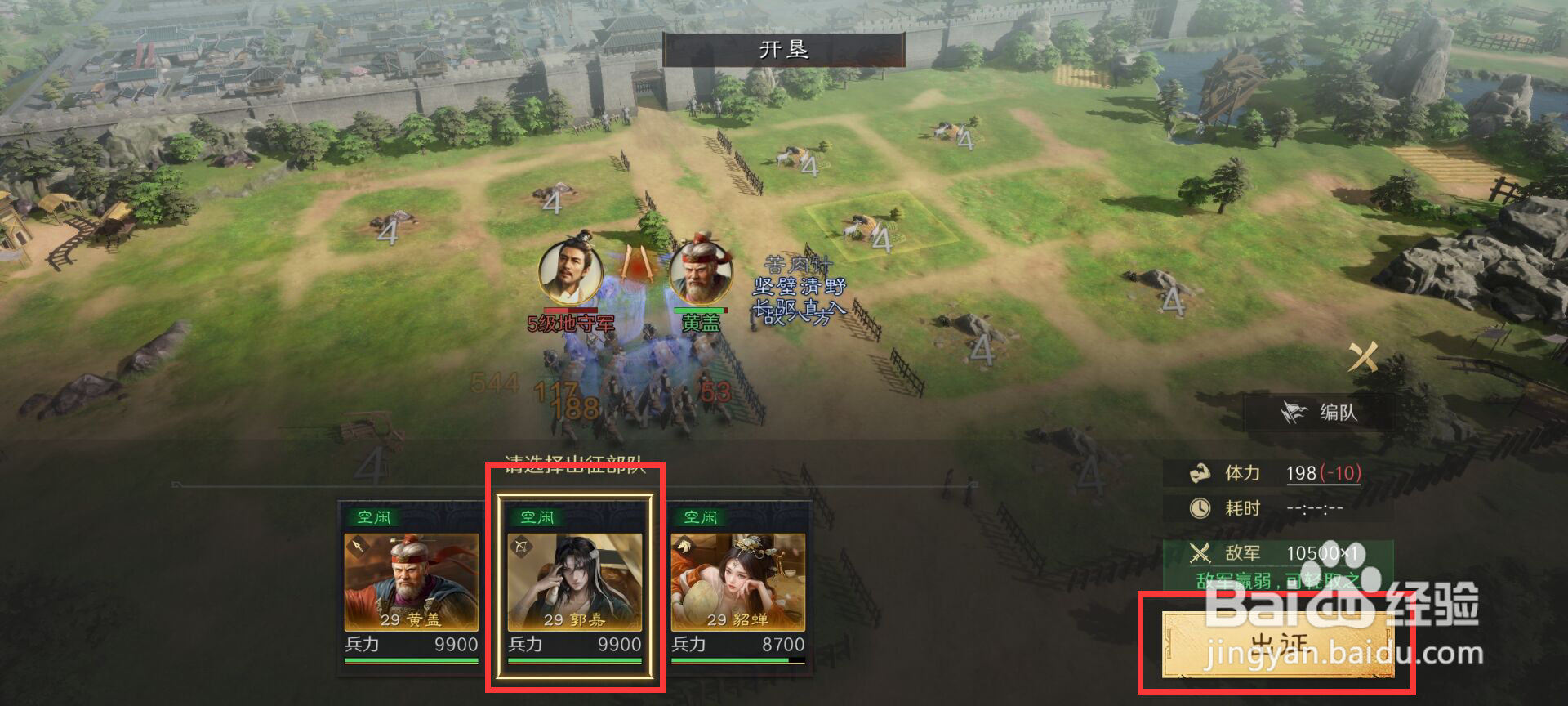Image resolution: width=1568 pixels, height=706 pixels.
Task: Select 郭嘉's highlighted troop card
Action: pyautogui.click(x=573, y=584)
